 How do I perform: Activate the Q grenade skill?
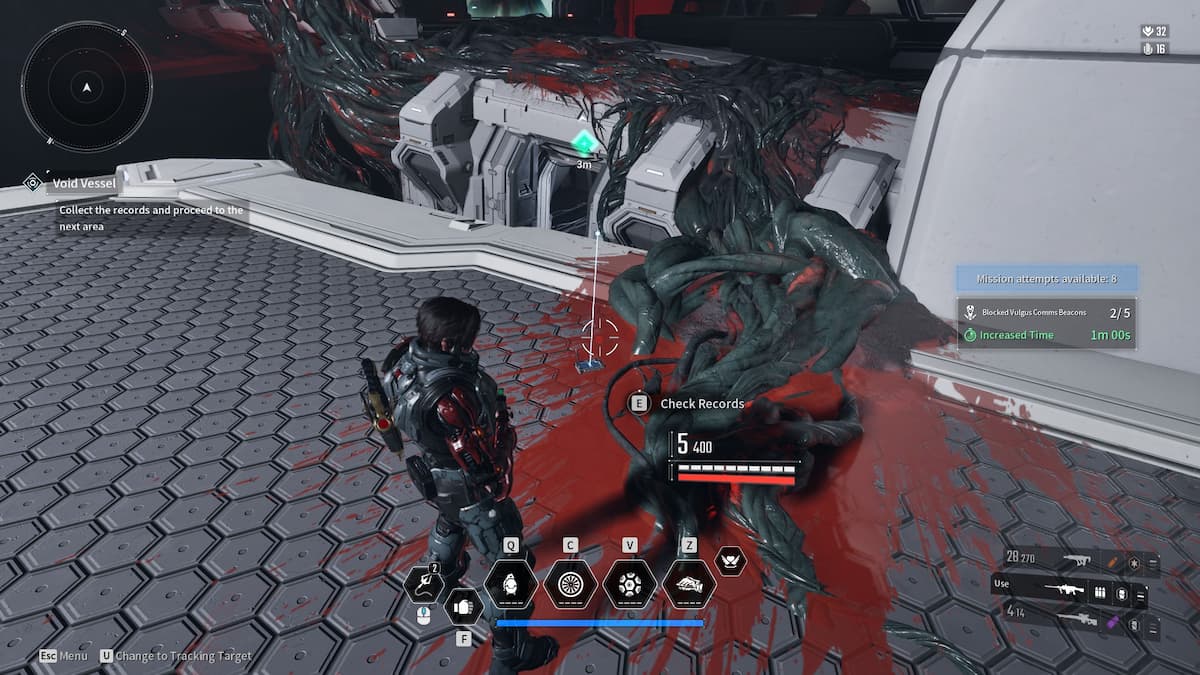pyautogui.click(x=511, y=583)
